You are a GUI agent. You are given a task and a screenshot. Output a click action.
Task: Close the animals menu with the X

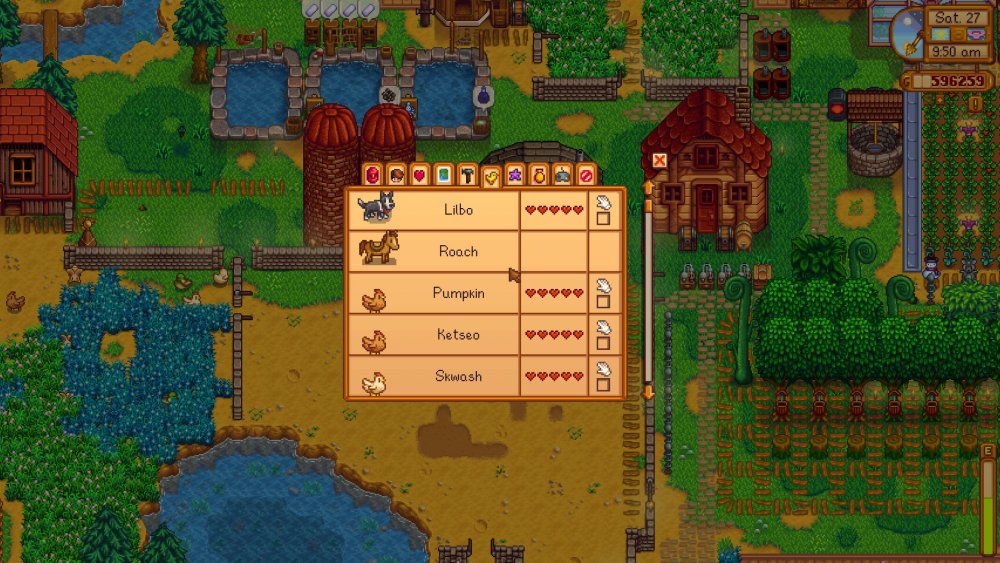[x=659, y=160]
